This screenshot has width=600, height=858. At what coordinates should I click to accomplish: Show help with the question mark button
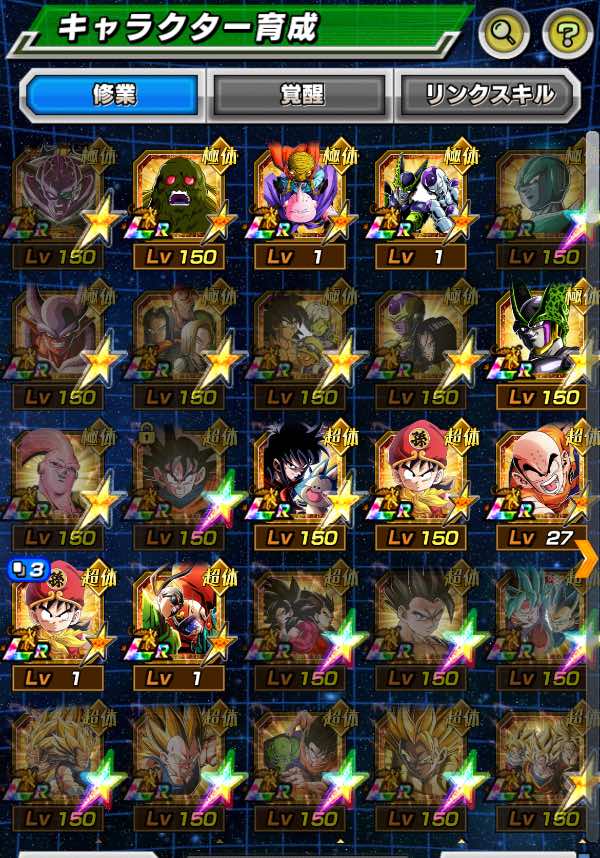pos(567,35)
